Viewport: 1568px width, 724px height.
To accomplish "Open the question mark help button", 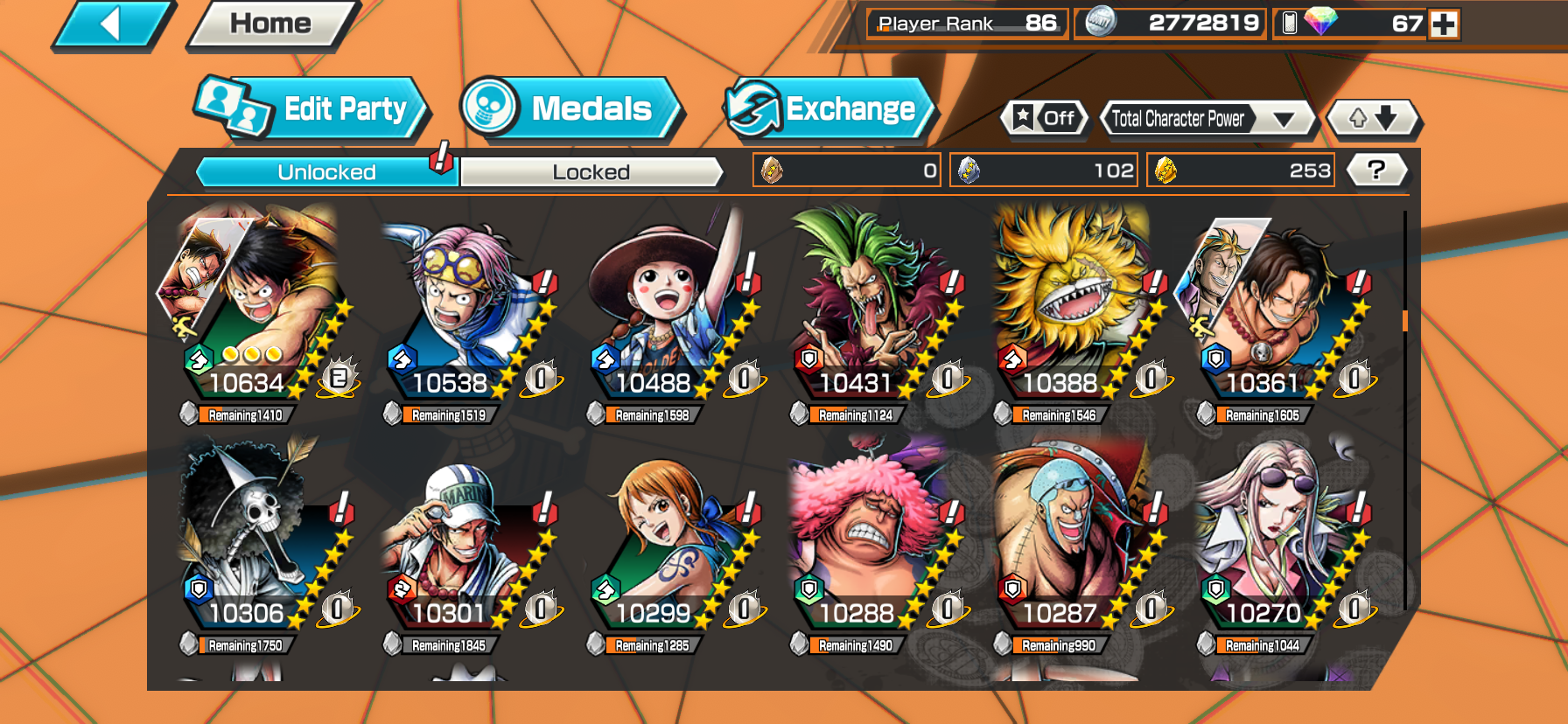I will pos(1375,170).
